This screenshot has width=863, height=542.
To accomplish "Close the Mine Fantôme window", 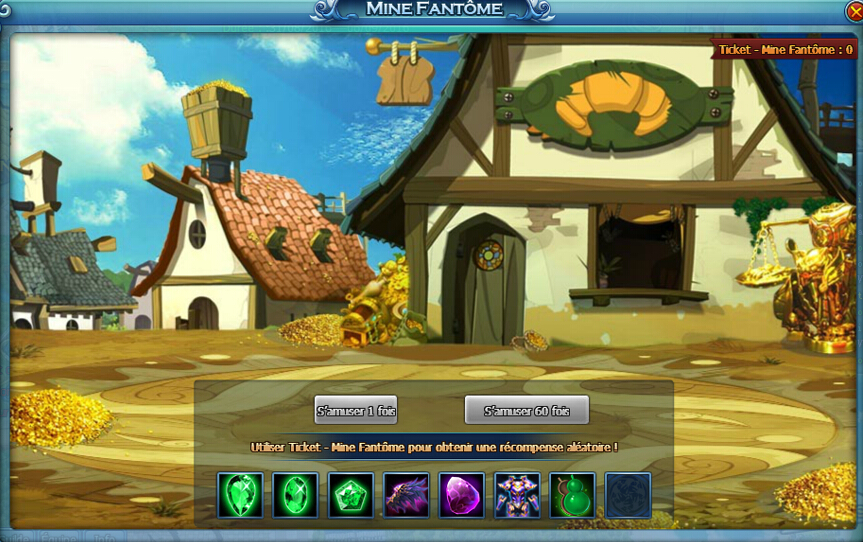I will (853, 11).
